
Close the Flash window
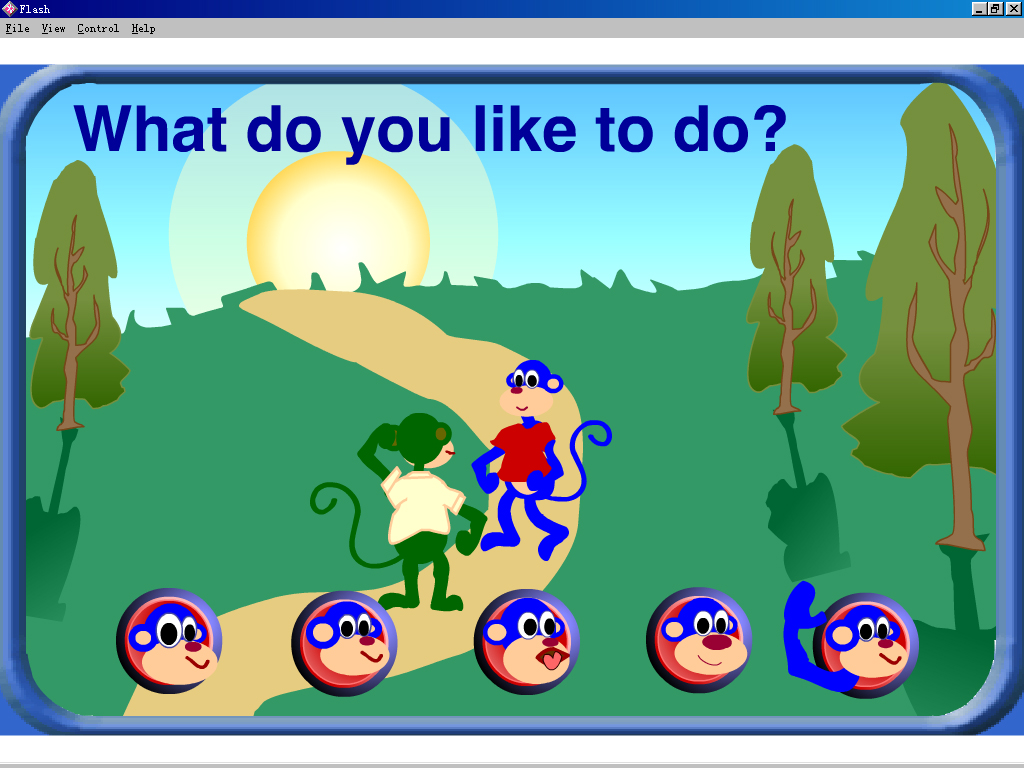pyautogui.click(x=1013, y=8)
